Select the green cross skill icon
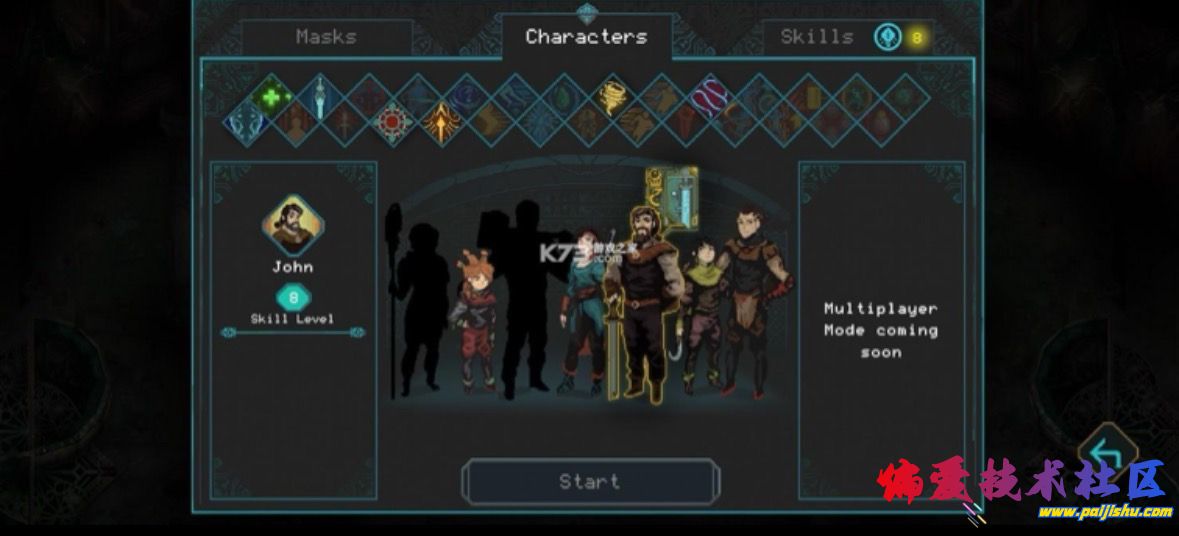Screen dimensions: 1179x536 pyautogui.click(x=270, y=98)
